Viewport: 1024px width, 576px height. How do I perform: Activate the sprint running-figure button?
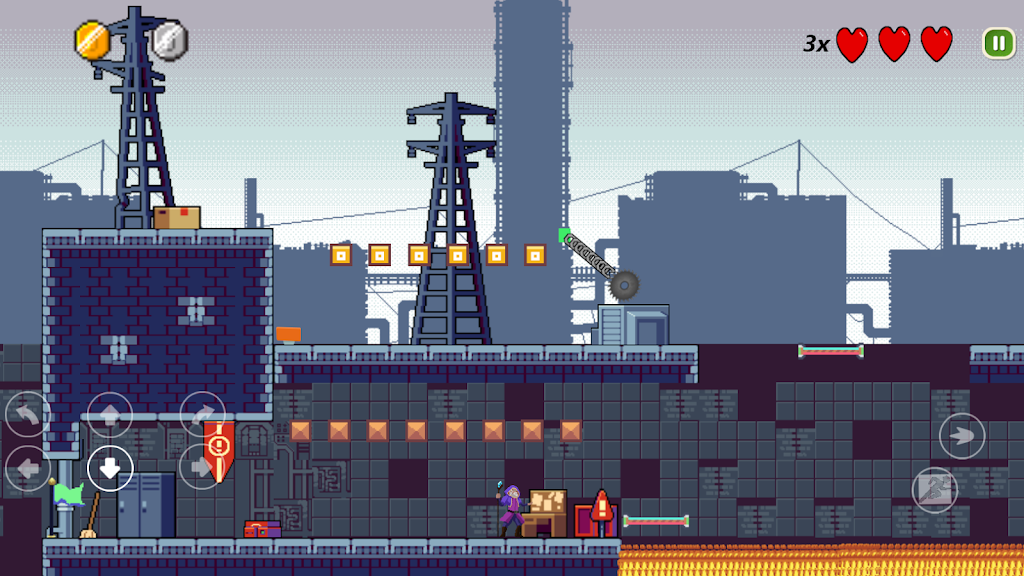tap(936, 490)
